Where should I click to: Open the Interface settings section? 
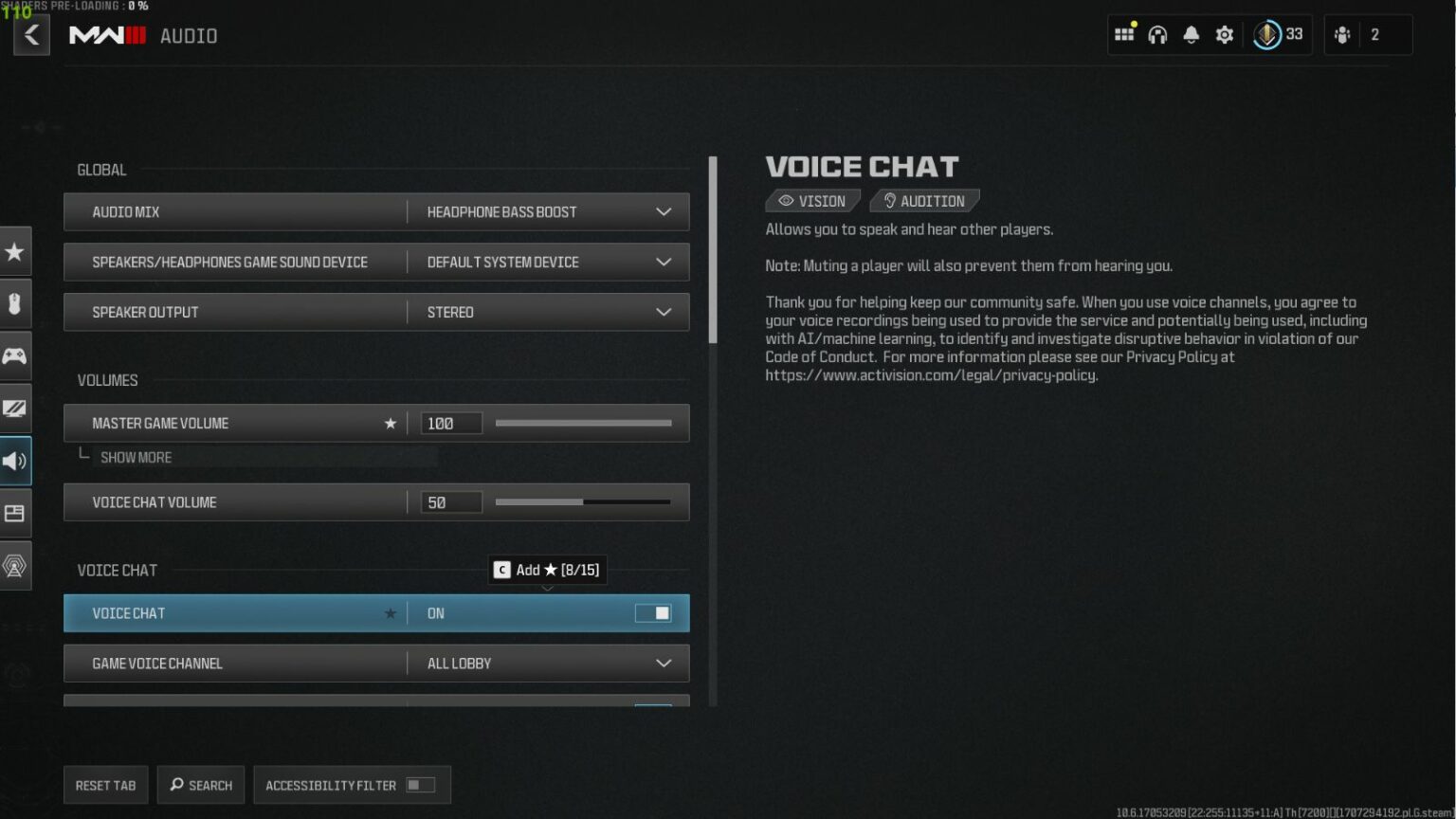[x=14, y=513]
